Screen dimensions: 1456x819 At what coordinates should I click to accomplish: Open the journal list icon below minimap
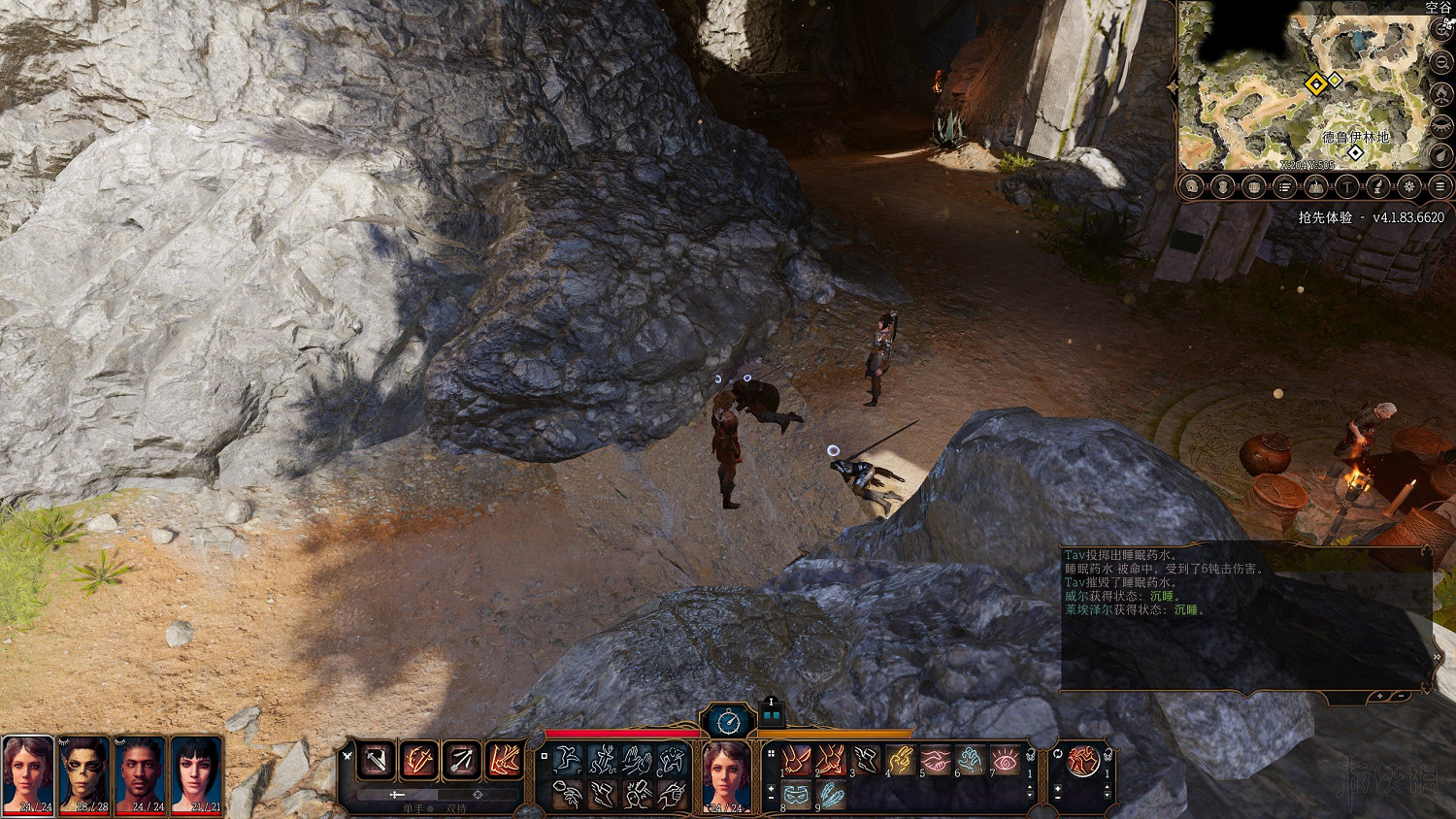tap(1284, 186)
